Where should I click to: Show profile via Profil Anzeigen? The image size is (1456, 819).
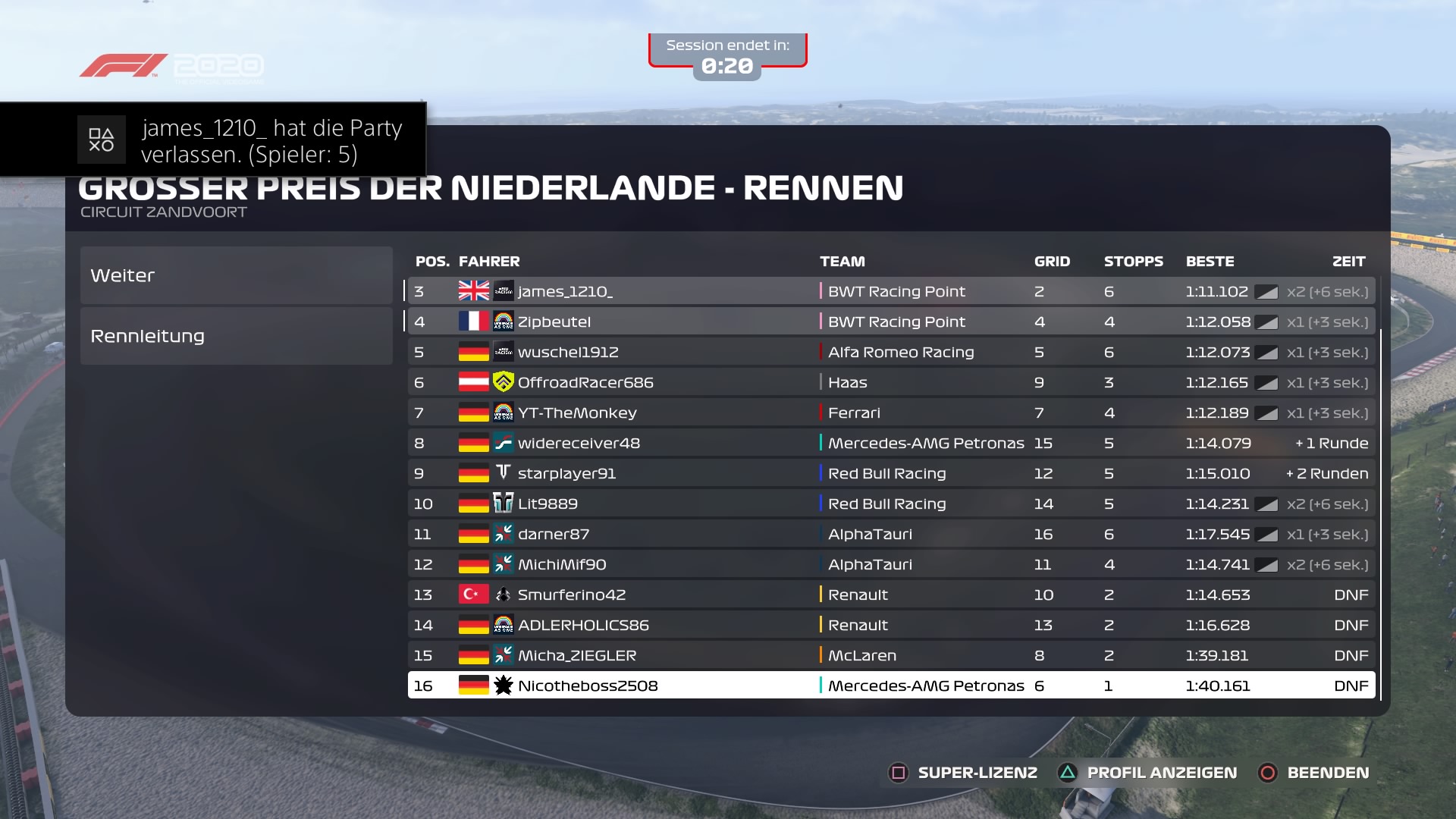click(x=1149, y=773)
